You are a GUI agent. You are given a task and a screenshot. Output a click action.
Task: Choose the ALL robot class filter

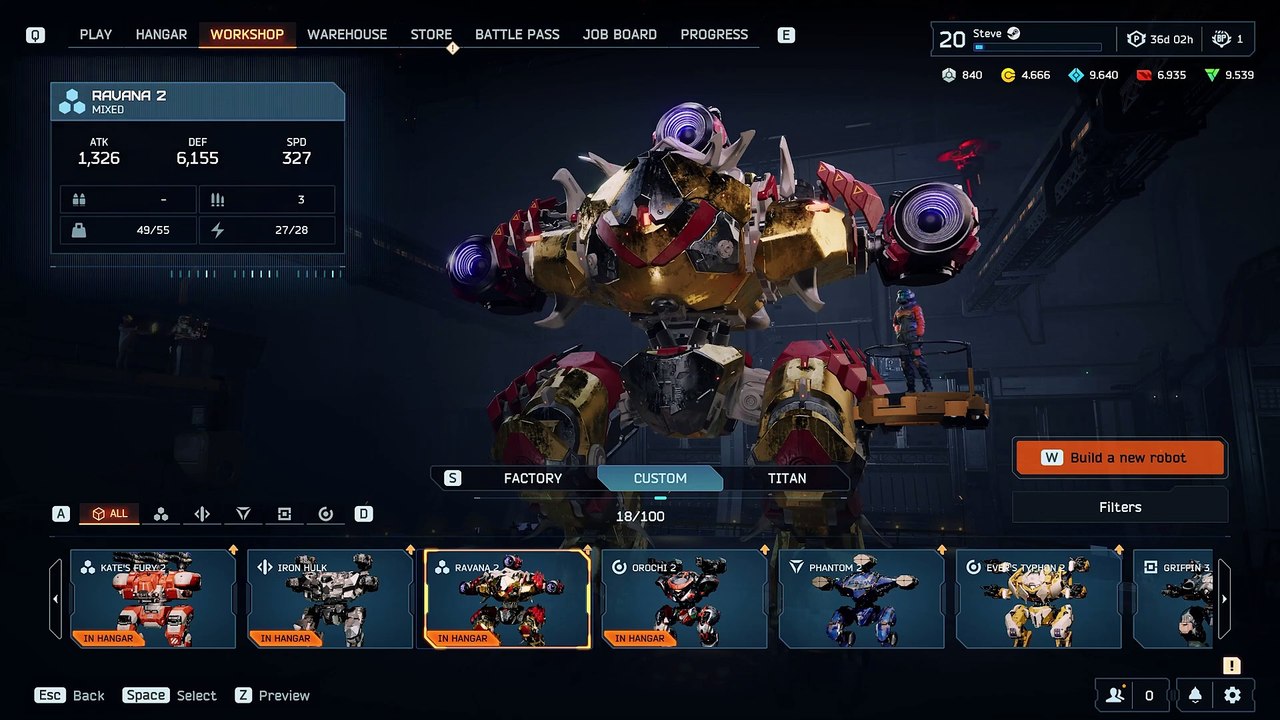(110, 514)
